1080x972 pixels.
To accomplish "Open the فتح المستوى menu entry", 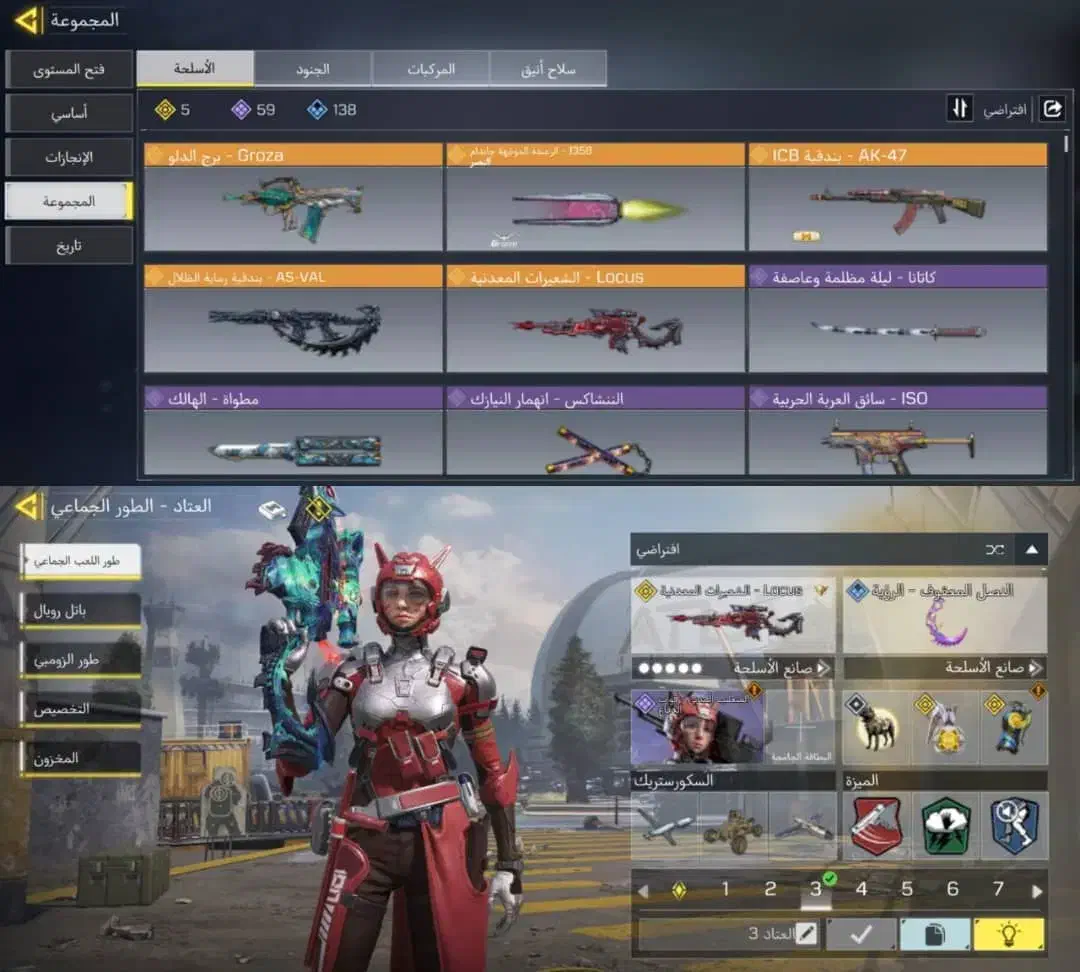I will click(x=69, y=70).
